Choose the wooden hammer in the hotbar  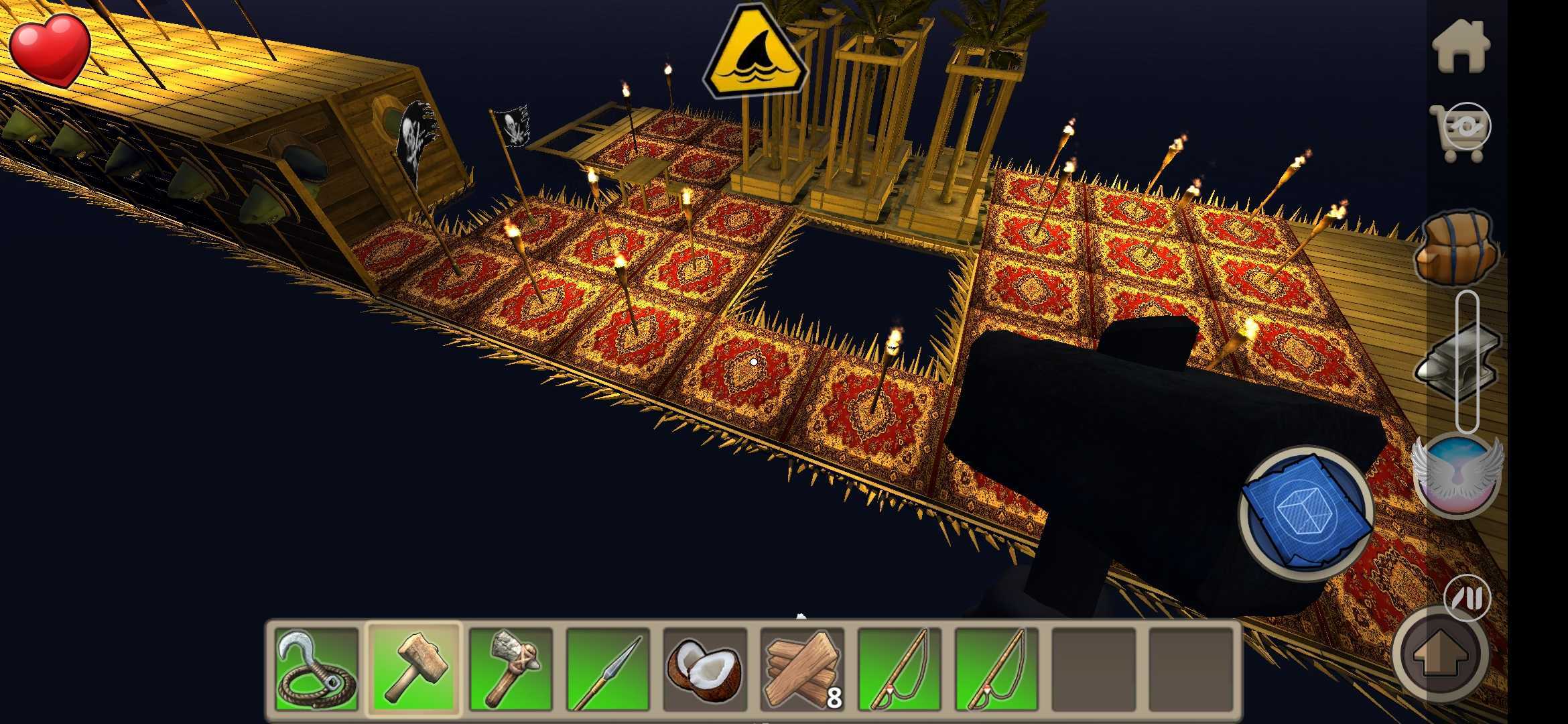[414, 668]
